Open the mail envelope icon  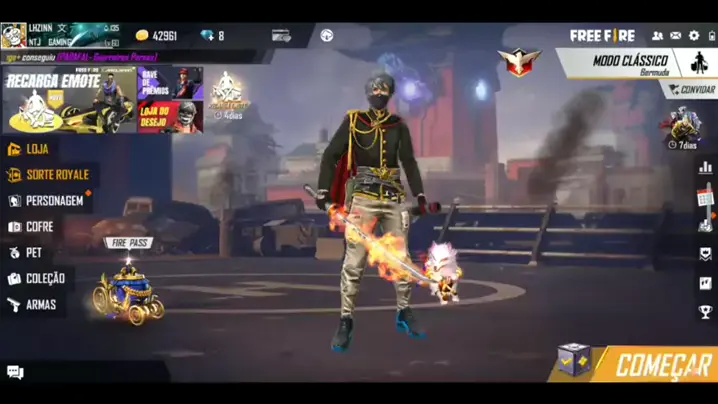coord(676,36)
